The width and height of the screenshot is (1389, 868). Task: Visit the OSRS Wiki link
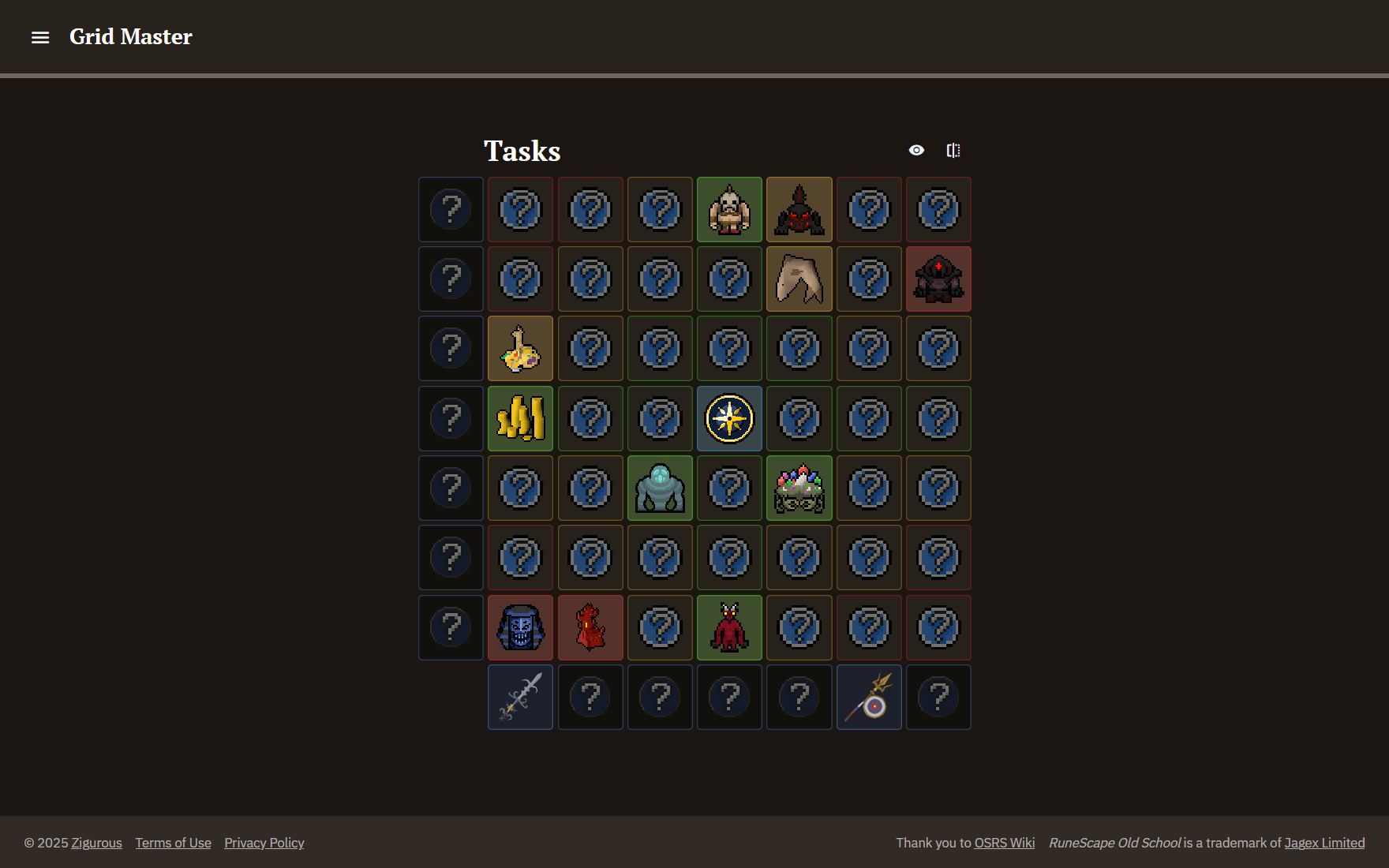tap(1004, 843)
